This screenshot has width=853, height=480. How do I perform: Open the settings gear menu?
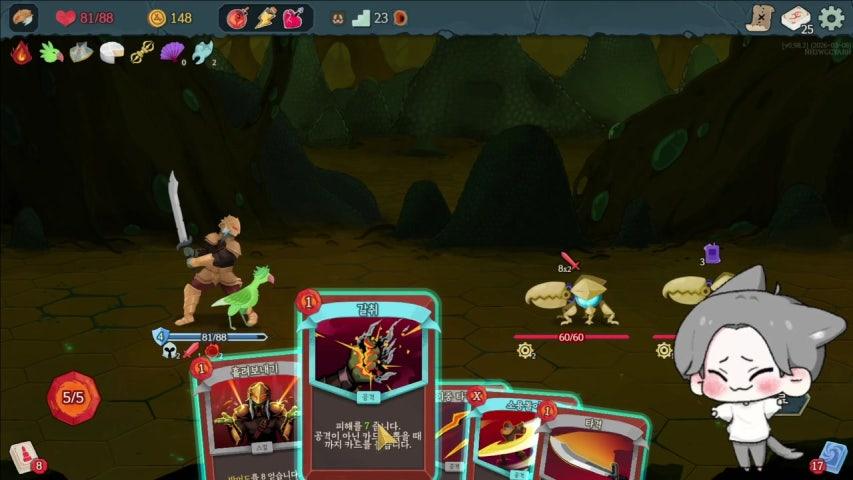tap(831, 18)
